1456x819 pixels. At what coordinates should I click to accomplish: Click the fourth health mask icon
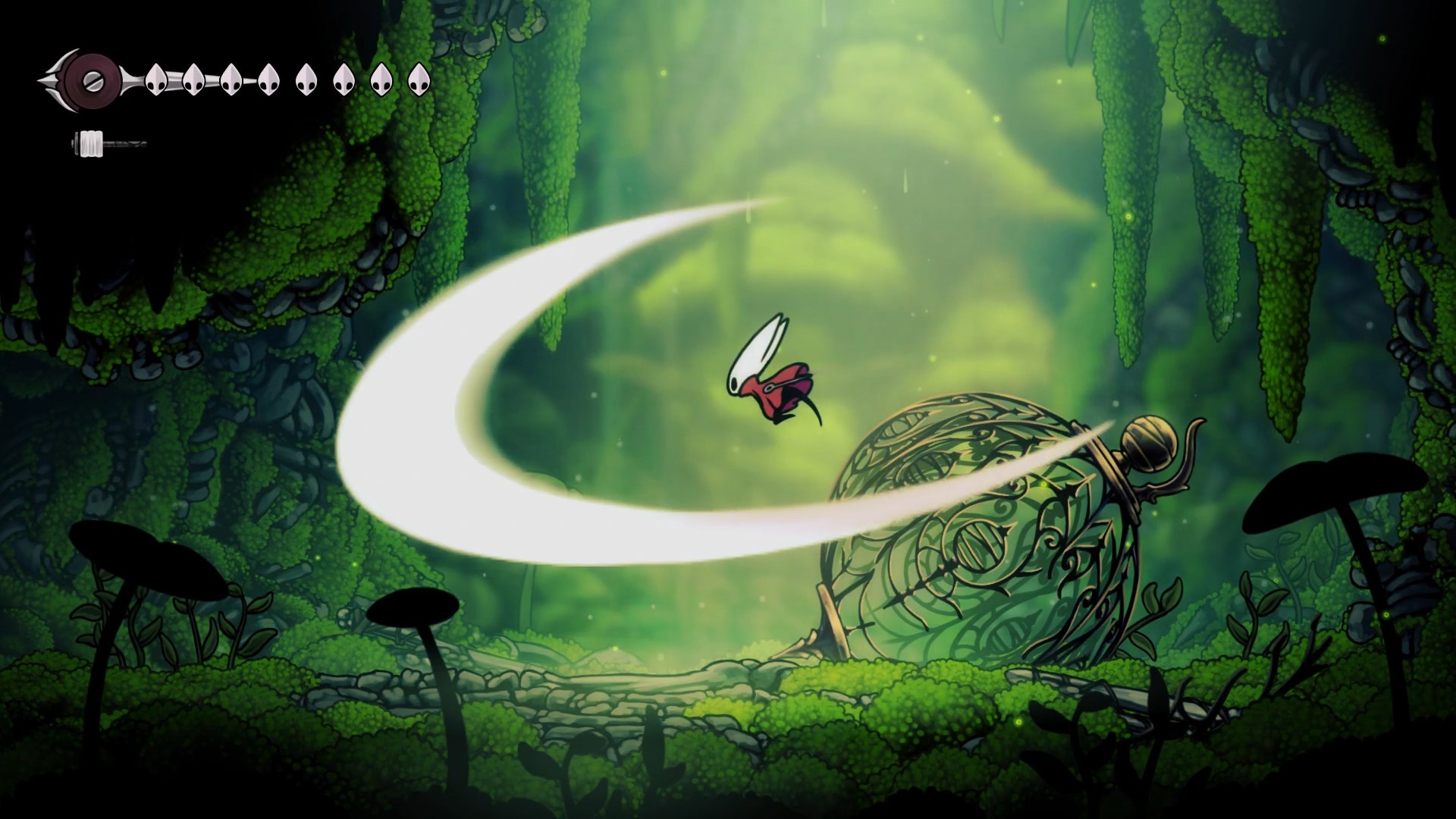[x=268, y=80]
